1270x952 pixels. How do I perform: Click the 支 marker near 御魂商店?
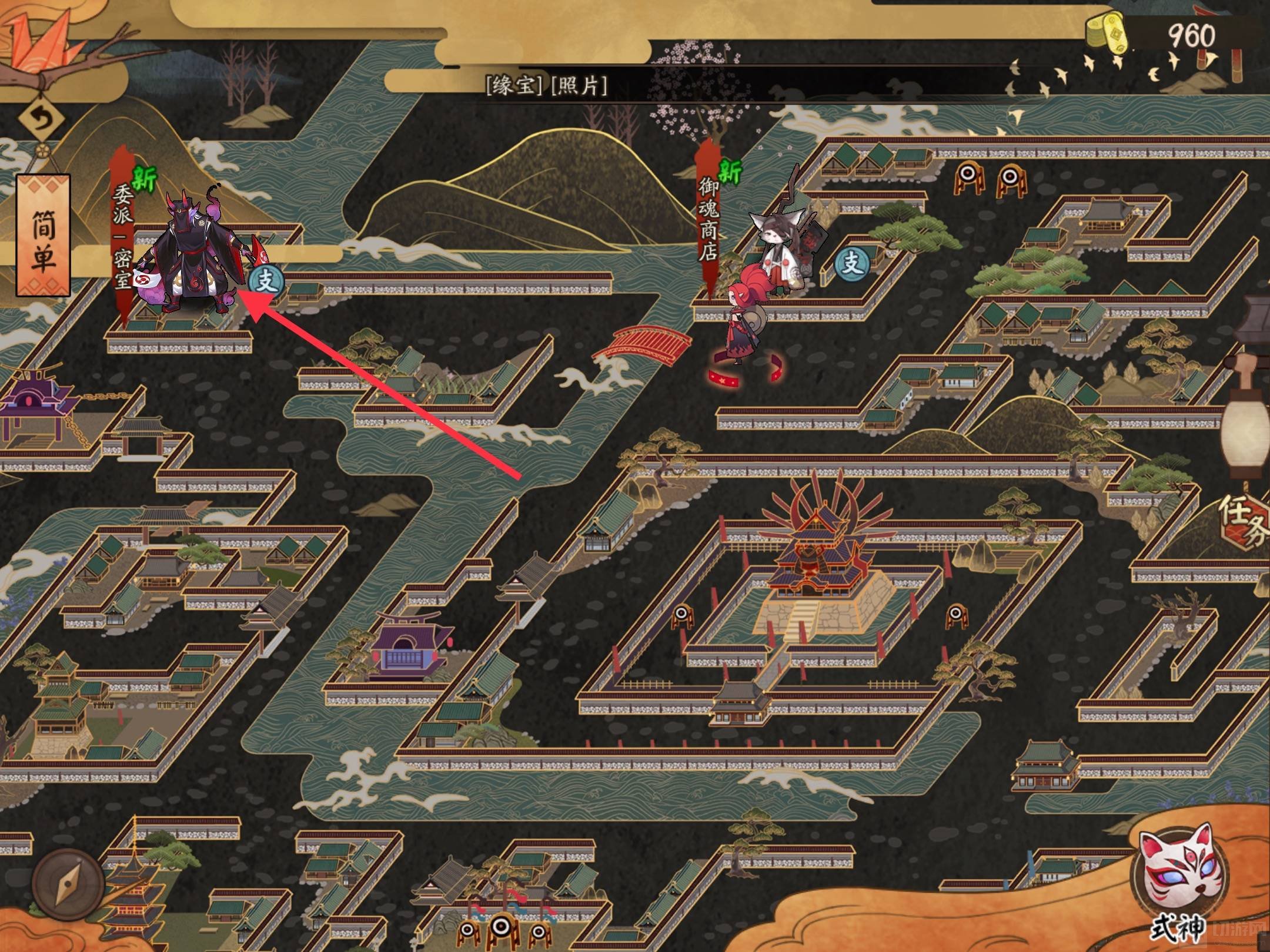click(853, 263)
